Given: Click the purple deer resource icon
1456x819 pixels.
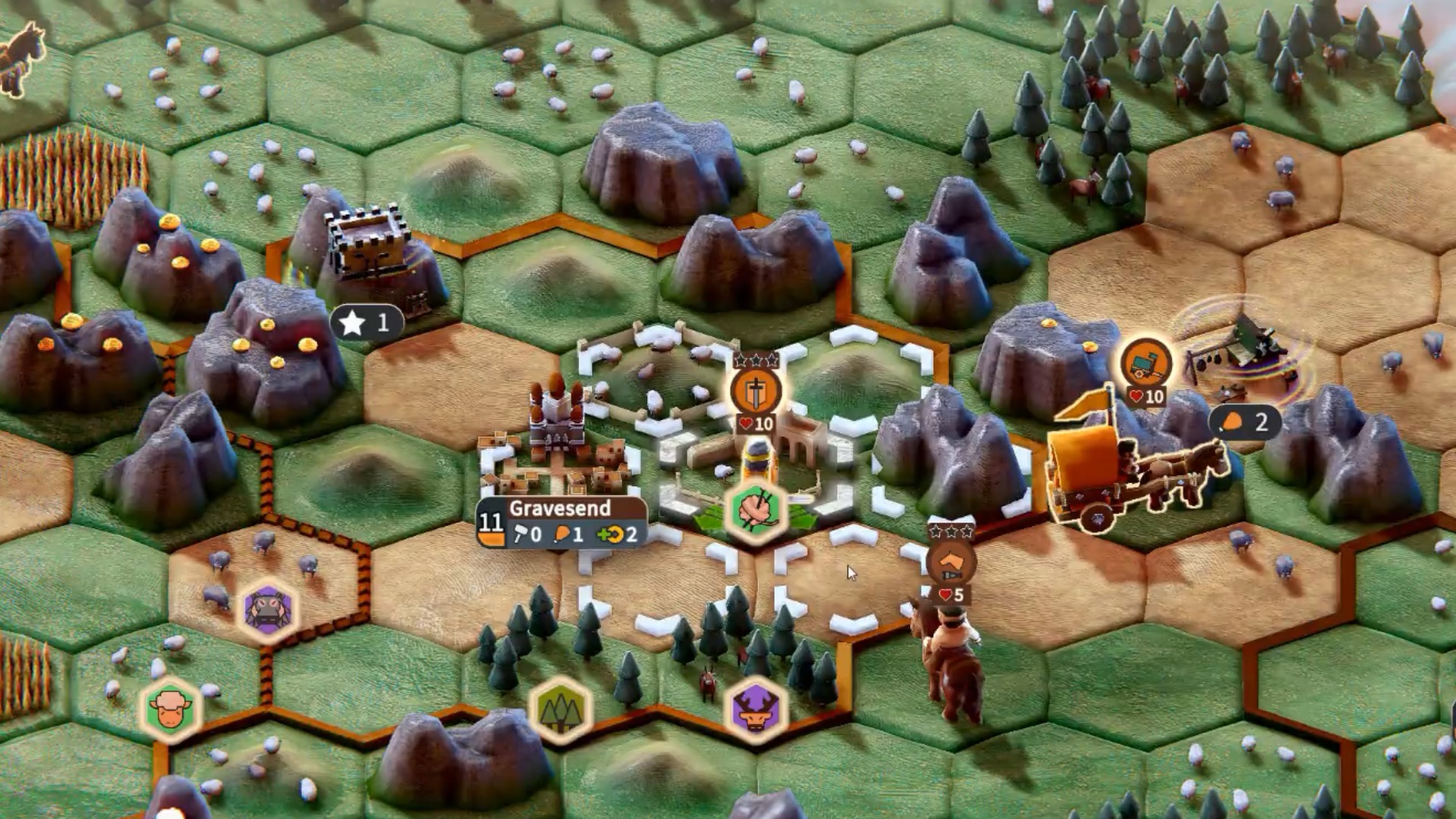Looking at the screenshot, I should point(756,709).
